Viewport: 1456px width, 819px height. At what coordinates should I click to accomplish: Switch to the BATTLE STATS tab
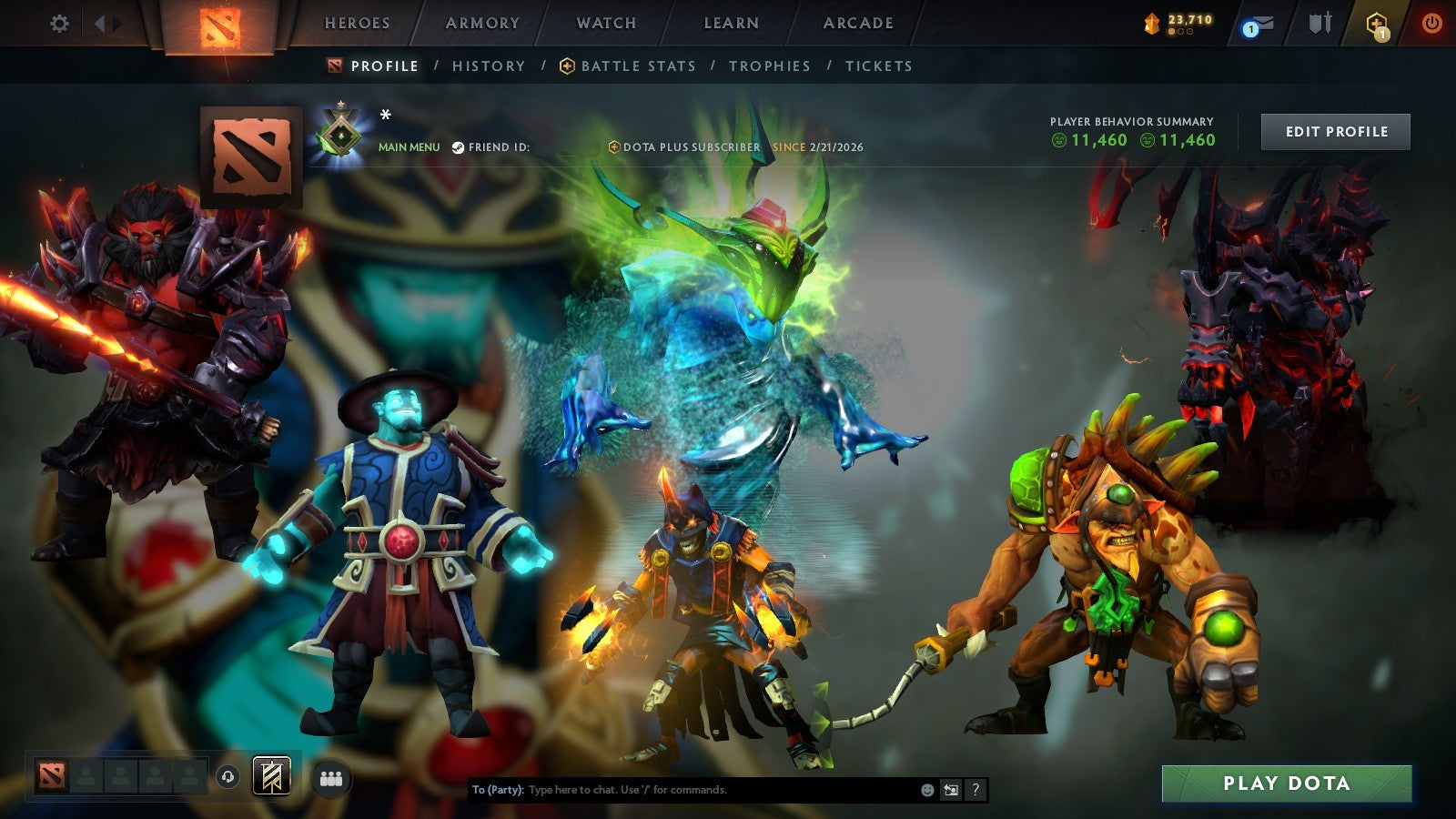tap(638, 66)
